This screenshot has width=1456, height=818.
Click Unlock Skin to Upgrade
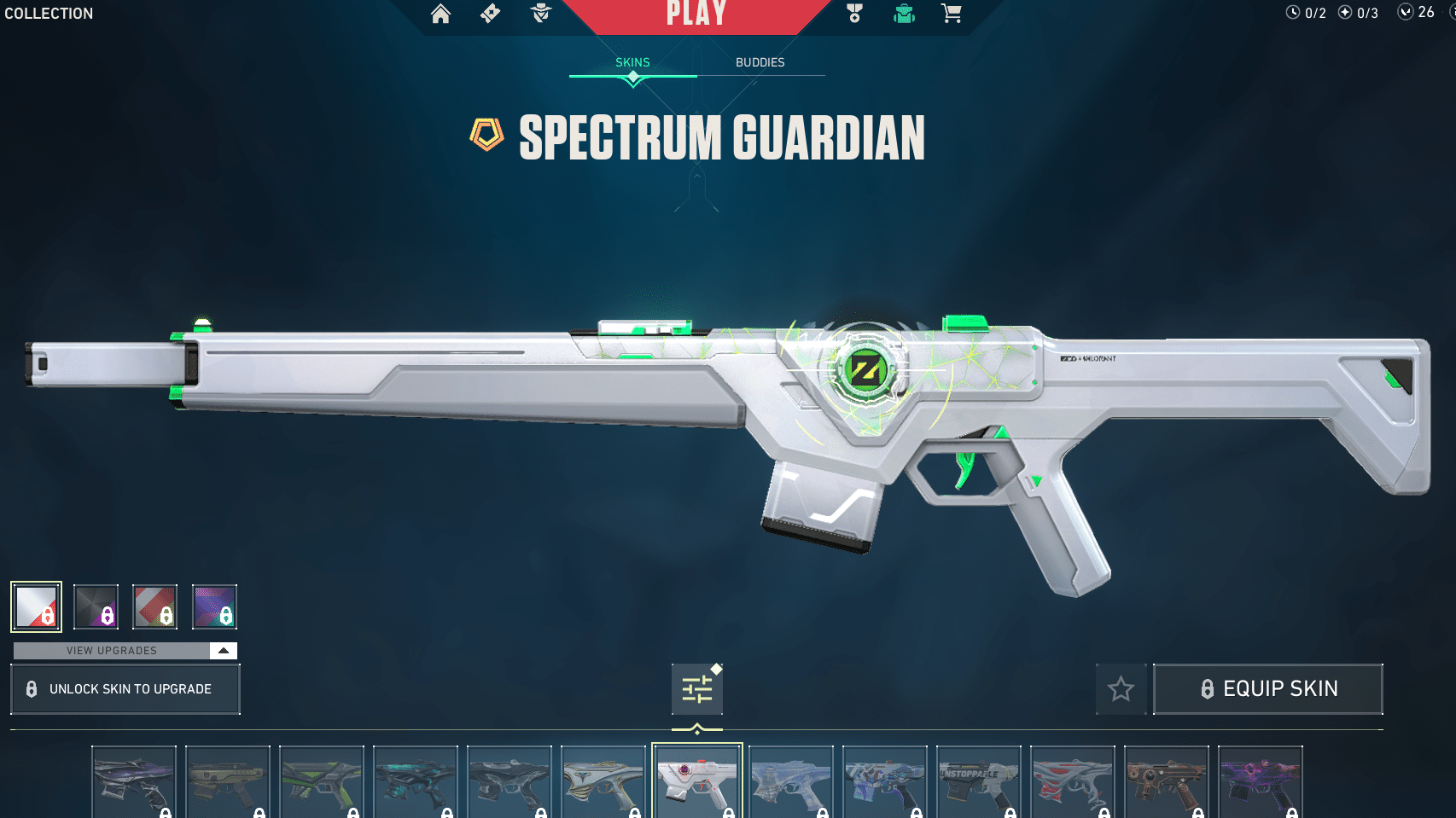pyautogui.click(x=125, y=688)
